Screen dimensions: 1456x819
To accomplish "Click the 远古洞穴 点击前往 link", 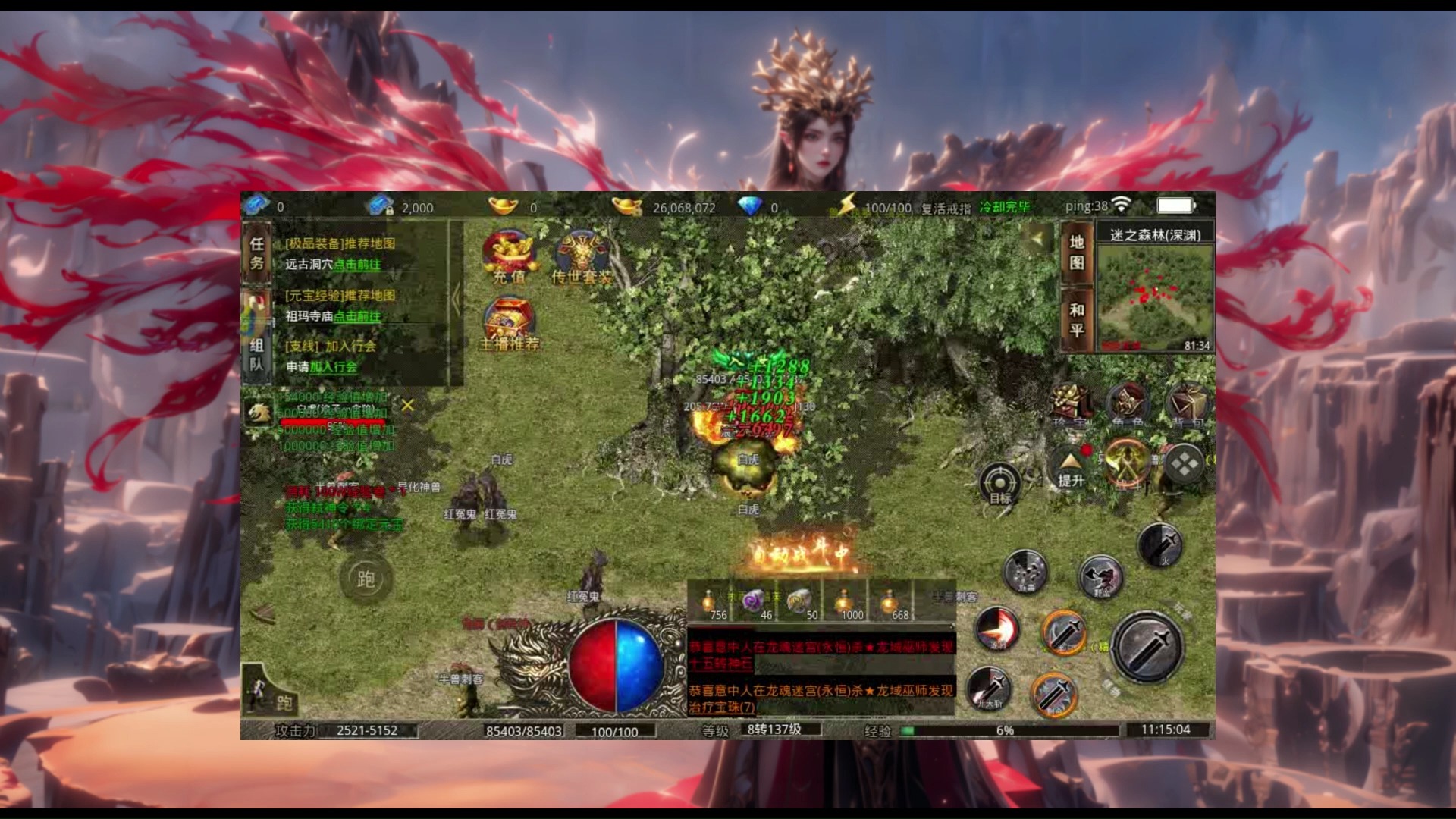I will pyautogui.click(x=357, y=265).
